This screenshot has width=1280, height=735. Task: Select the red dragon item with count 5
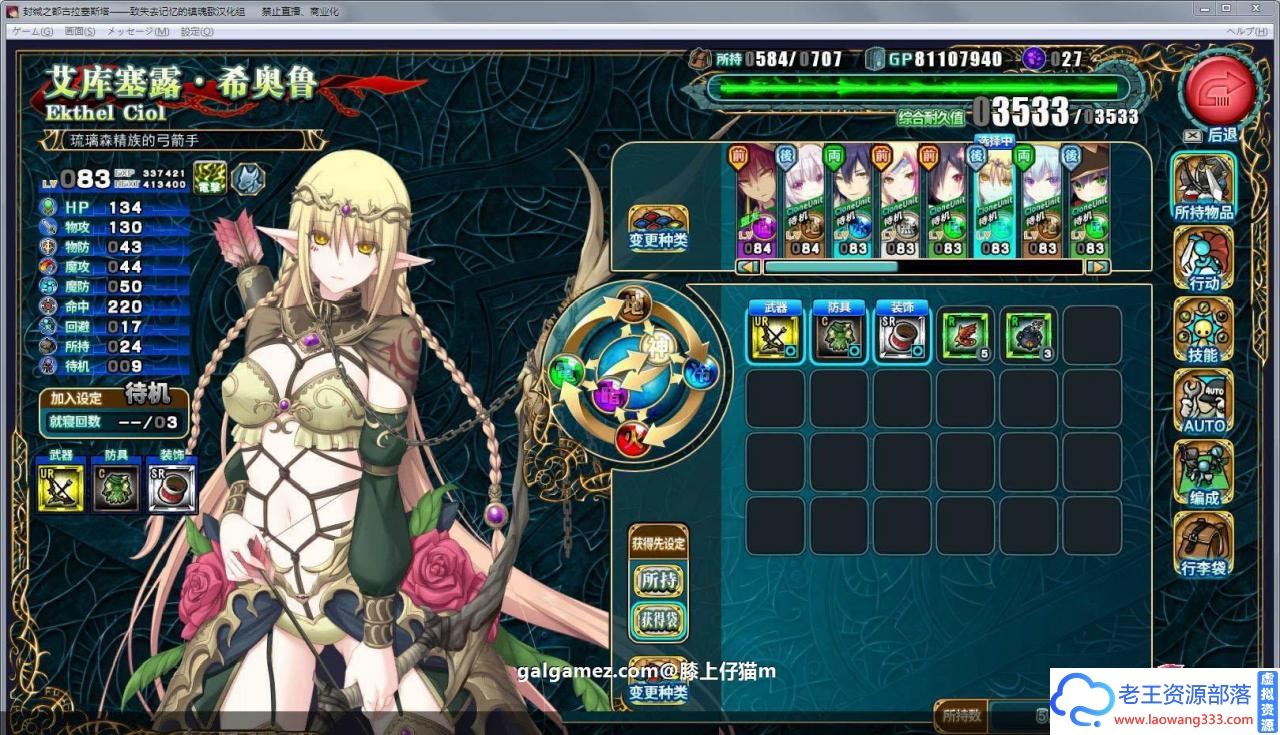coord(966,336)
